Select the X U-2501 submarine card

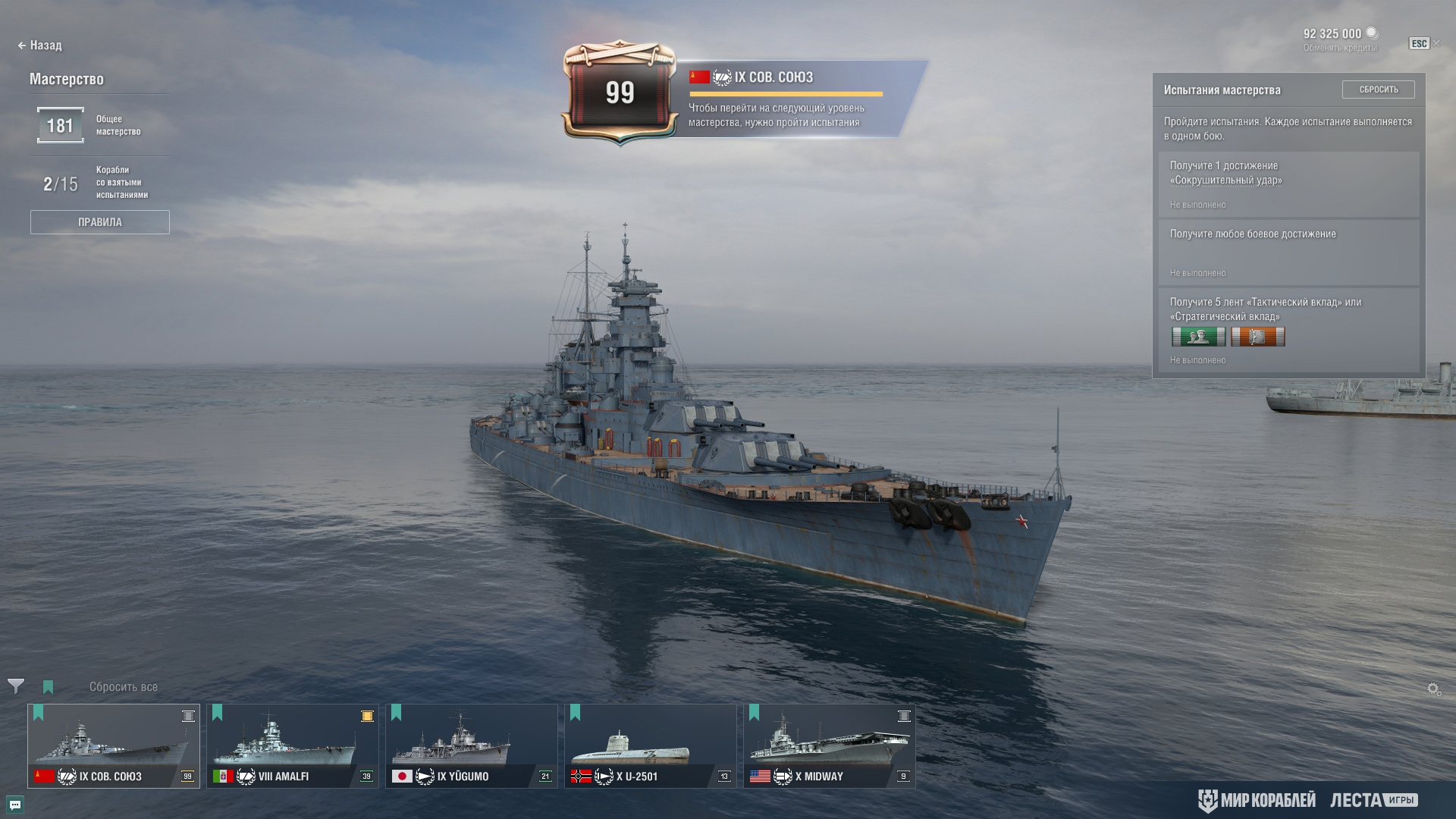point(651,746)
